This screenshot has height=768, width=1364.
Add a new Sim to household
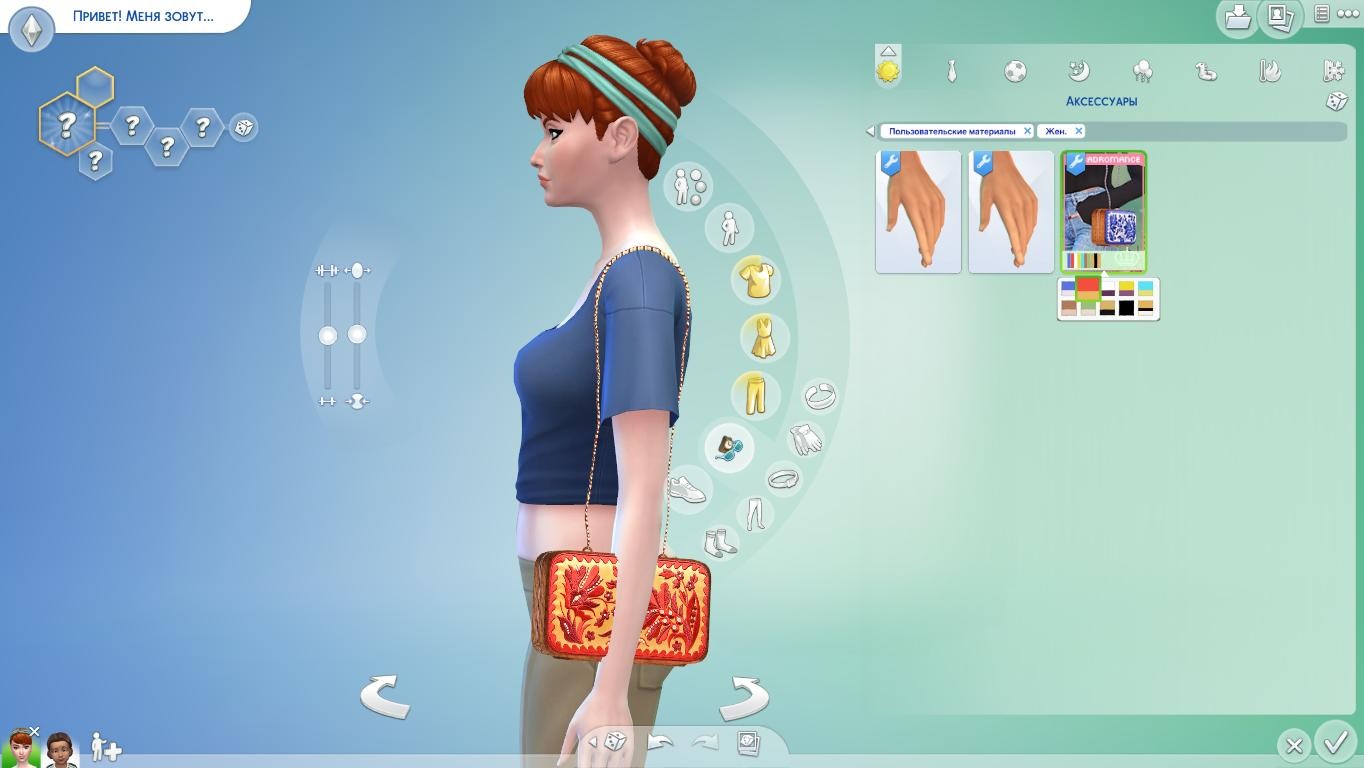point(105,747)
